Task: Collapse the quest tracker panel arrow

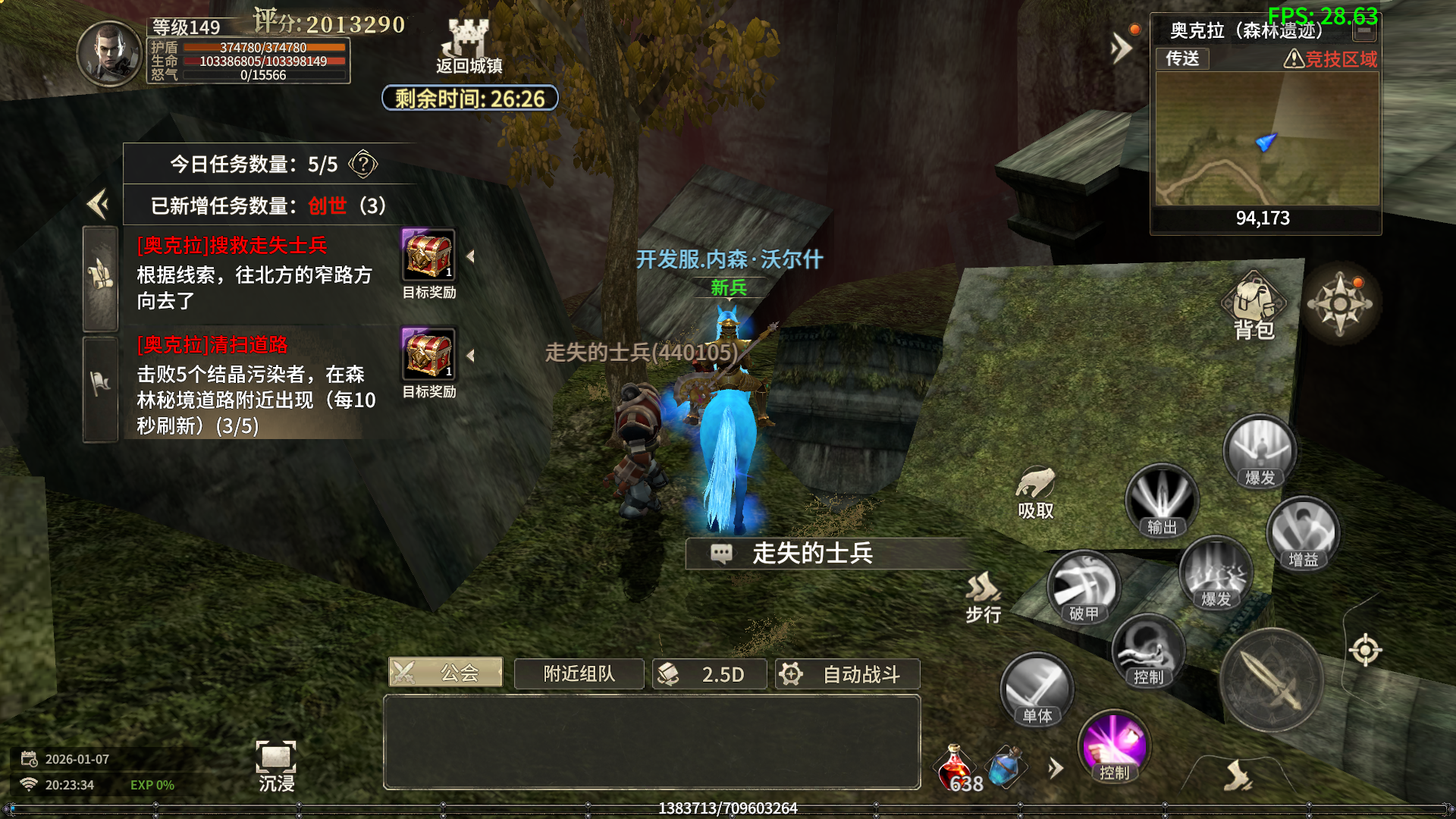Action: [x=98, y=203]
